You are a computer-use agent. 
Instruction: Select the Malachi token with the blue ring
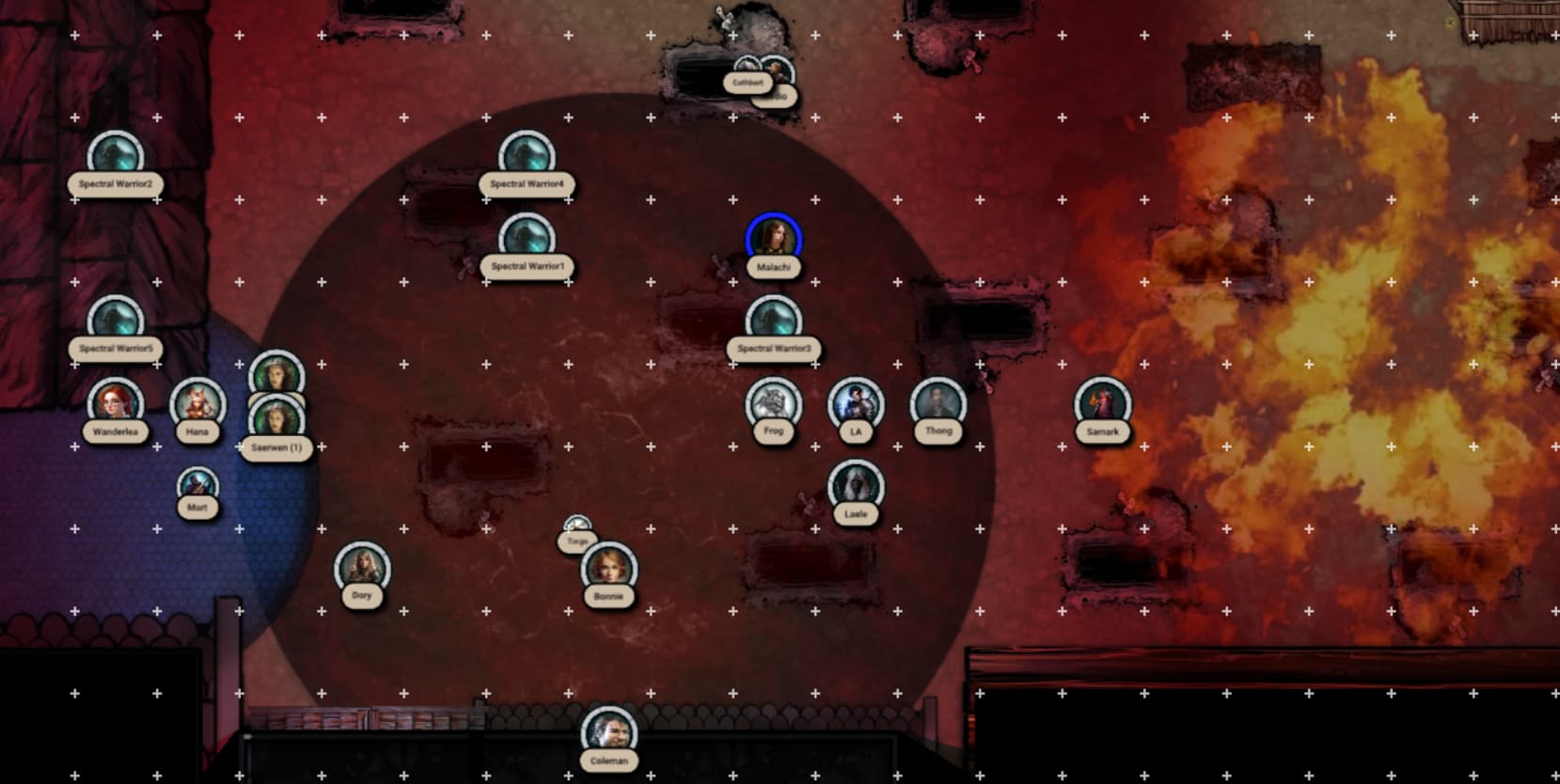point(773,239)
